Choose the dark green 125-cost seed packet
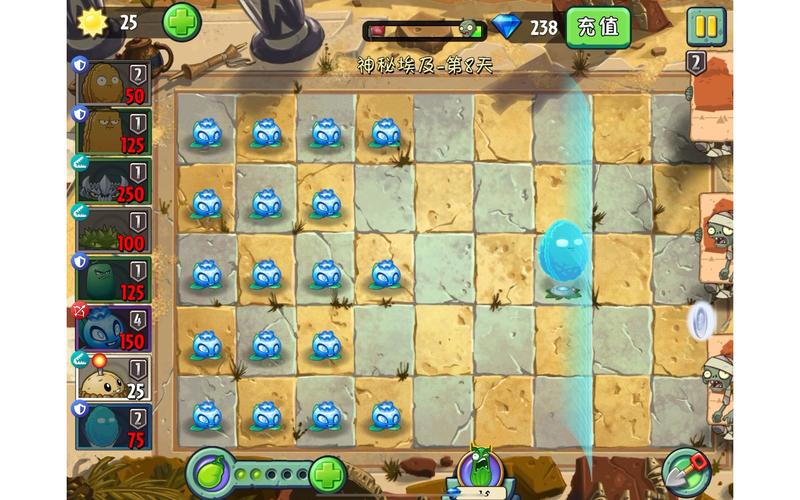This screenshot has height=500, width=800. pyautogui.click(x=113, y=278)
